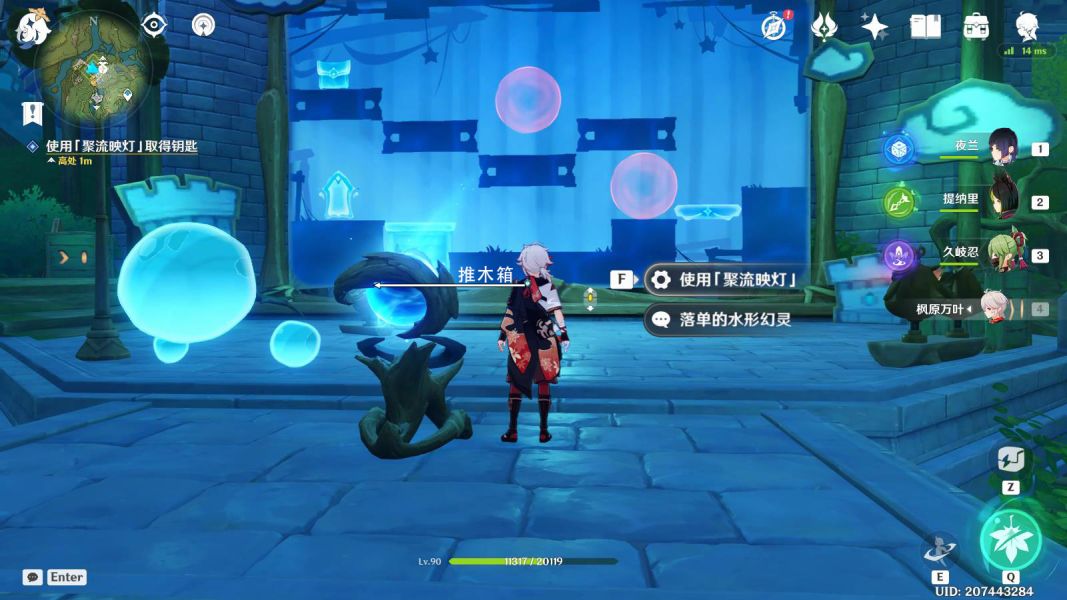Open the backpack inventory
This screenshot has width=1067, height=600.
click(976, 27)
